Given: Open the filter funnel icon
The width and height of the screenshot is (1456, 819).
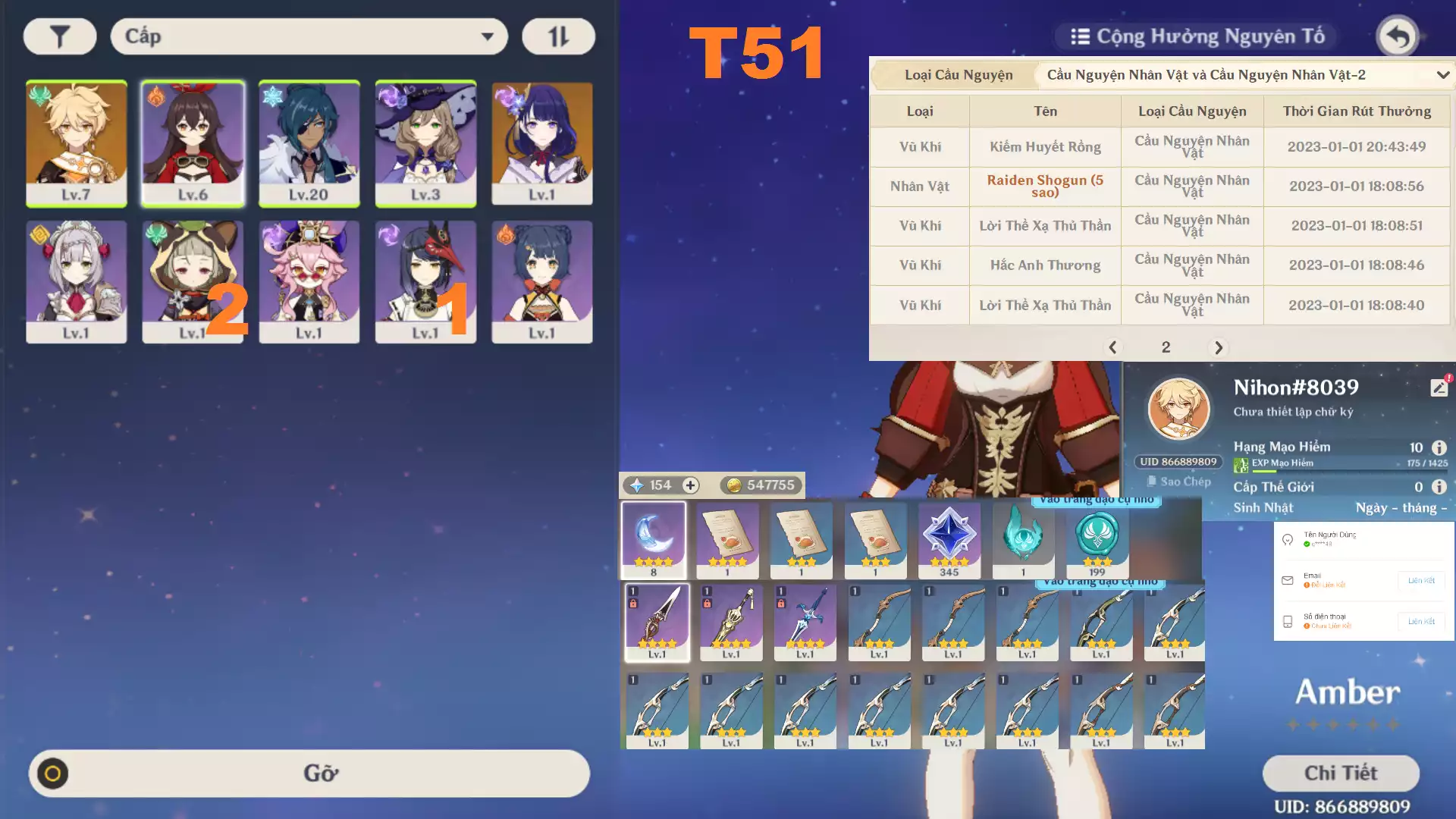Looking at the screenshot, I should 59,36.
